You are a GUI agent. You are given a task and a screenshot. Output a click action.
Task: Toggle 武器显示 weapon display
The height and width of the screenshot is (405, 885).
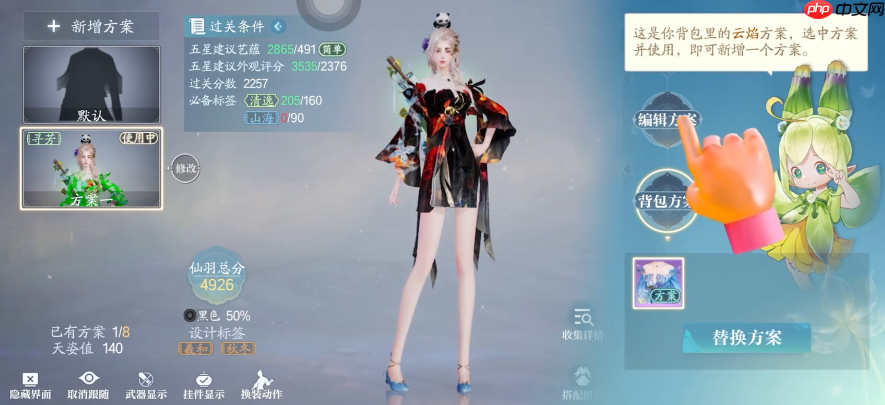pos(146,385)
